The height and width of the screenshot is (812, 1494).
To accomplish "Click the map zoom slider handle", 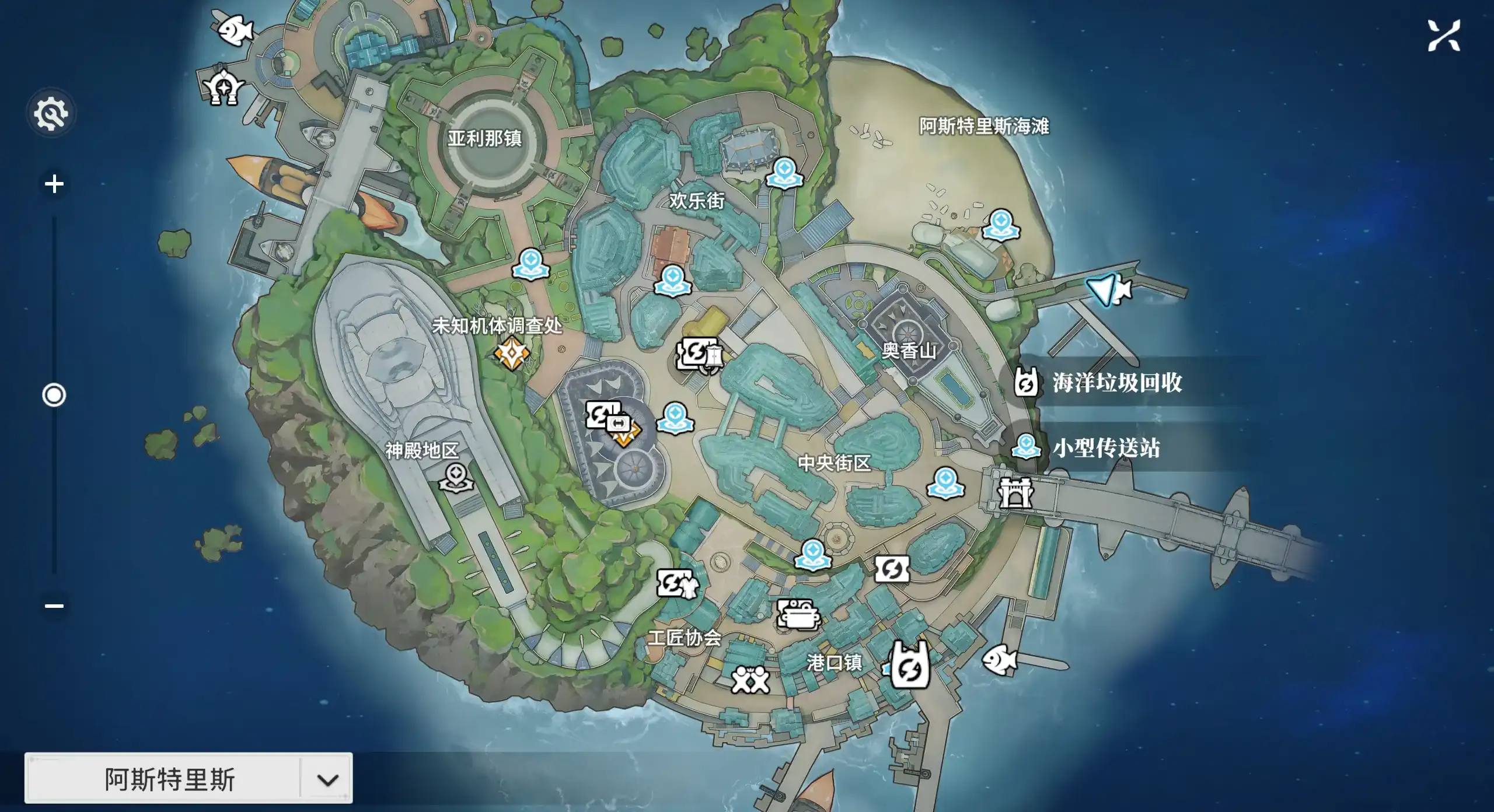I will pyautogui.click(x=54, y=395).
